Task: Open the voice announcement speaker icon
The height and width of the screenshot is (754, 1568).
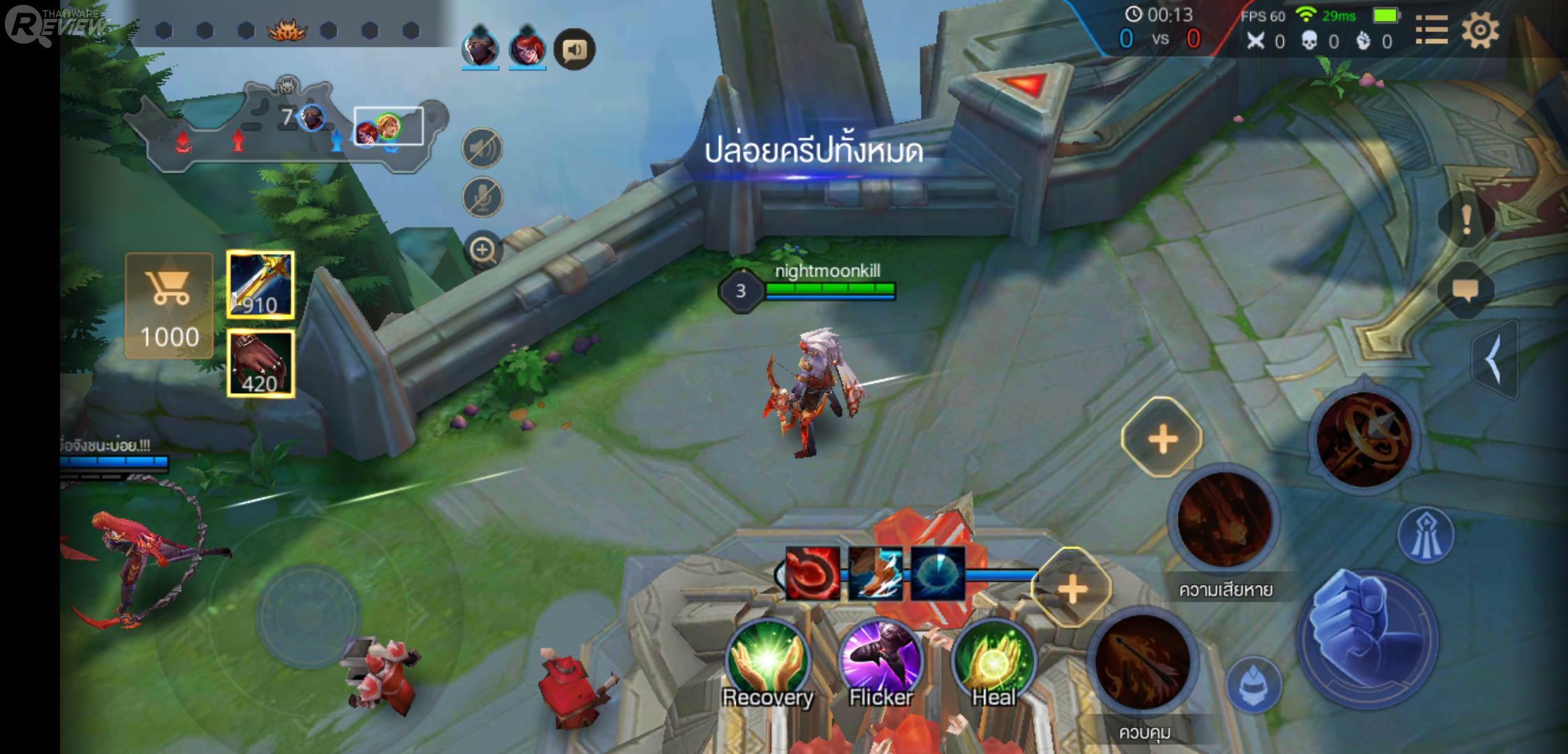Action: [574, 50]
